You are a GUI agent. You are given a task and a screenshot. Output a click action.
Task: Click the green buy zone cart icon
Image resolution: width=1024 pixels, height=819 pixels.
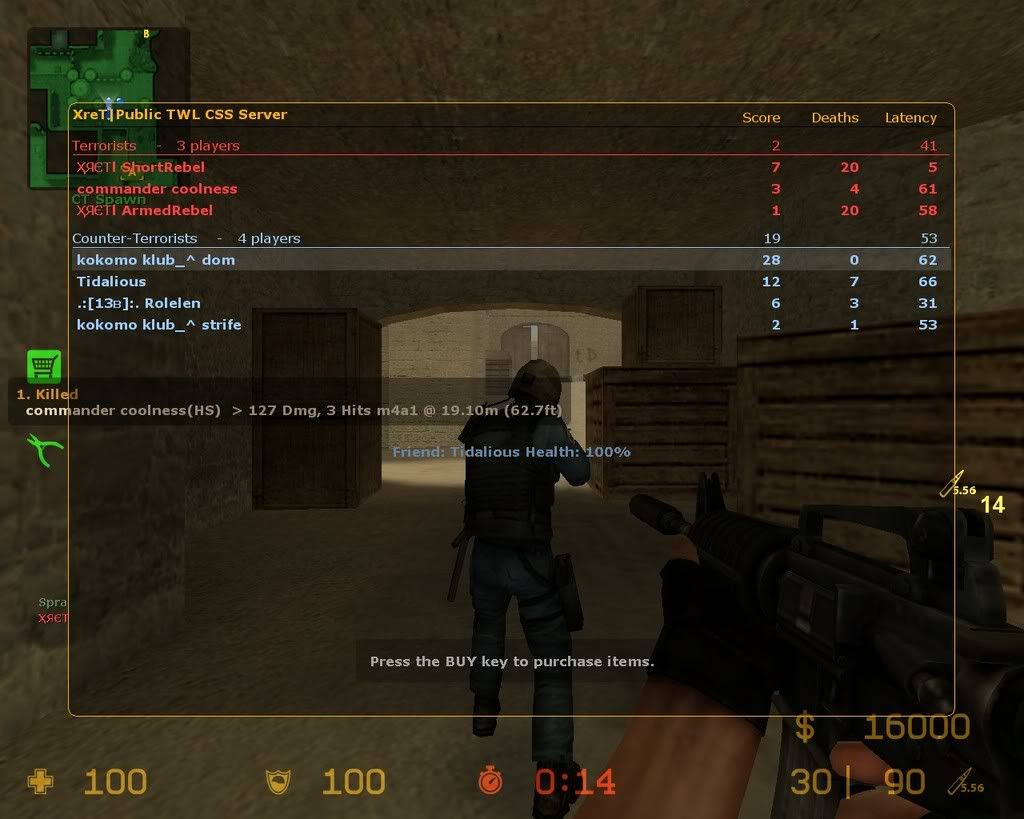click(43, 366)
